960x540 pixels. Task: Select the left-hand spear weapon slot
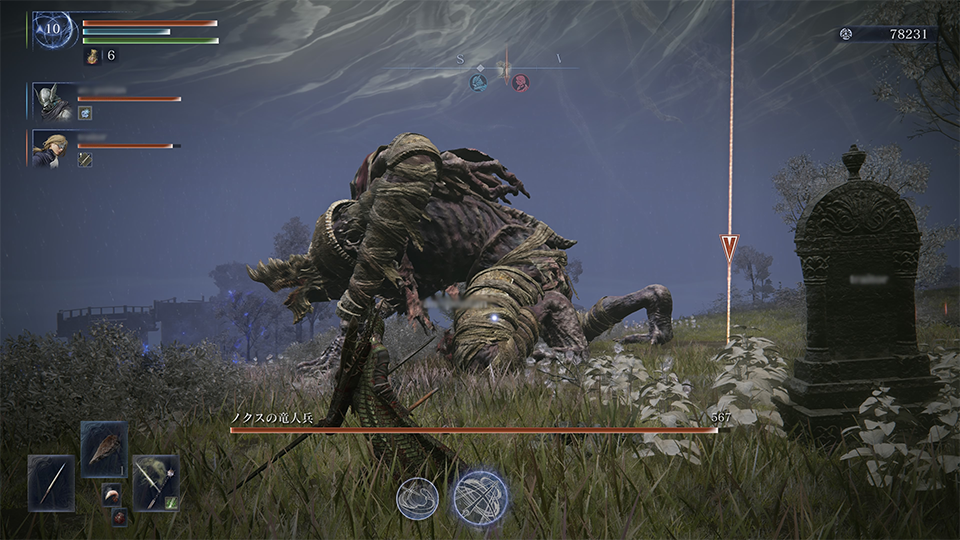(x=51, y=483)
